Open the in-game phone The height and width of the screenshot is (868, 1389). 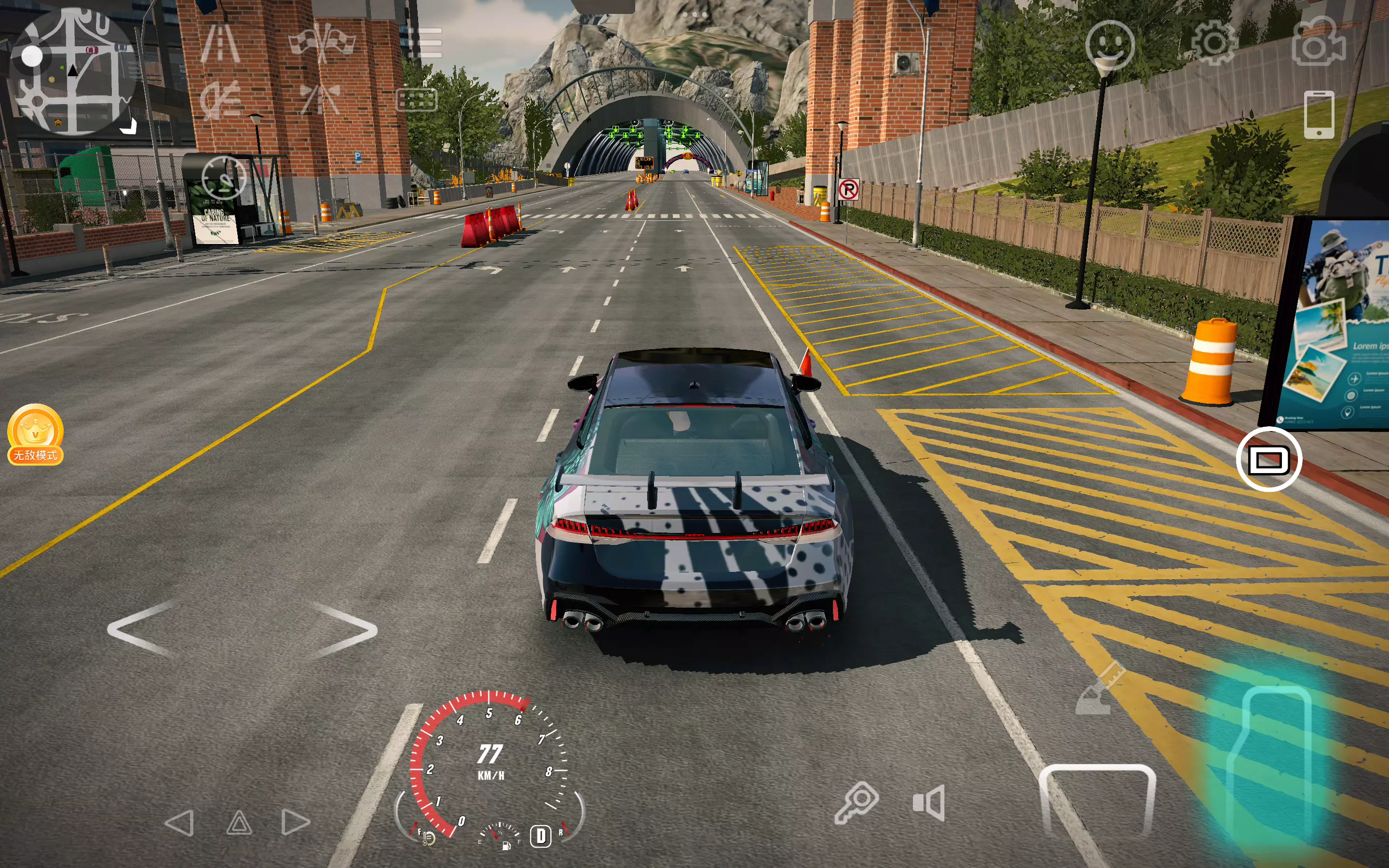tap(1319, 115)
